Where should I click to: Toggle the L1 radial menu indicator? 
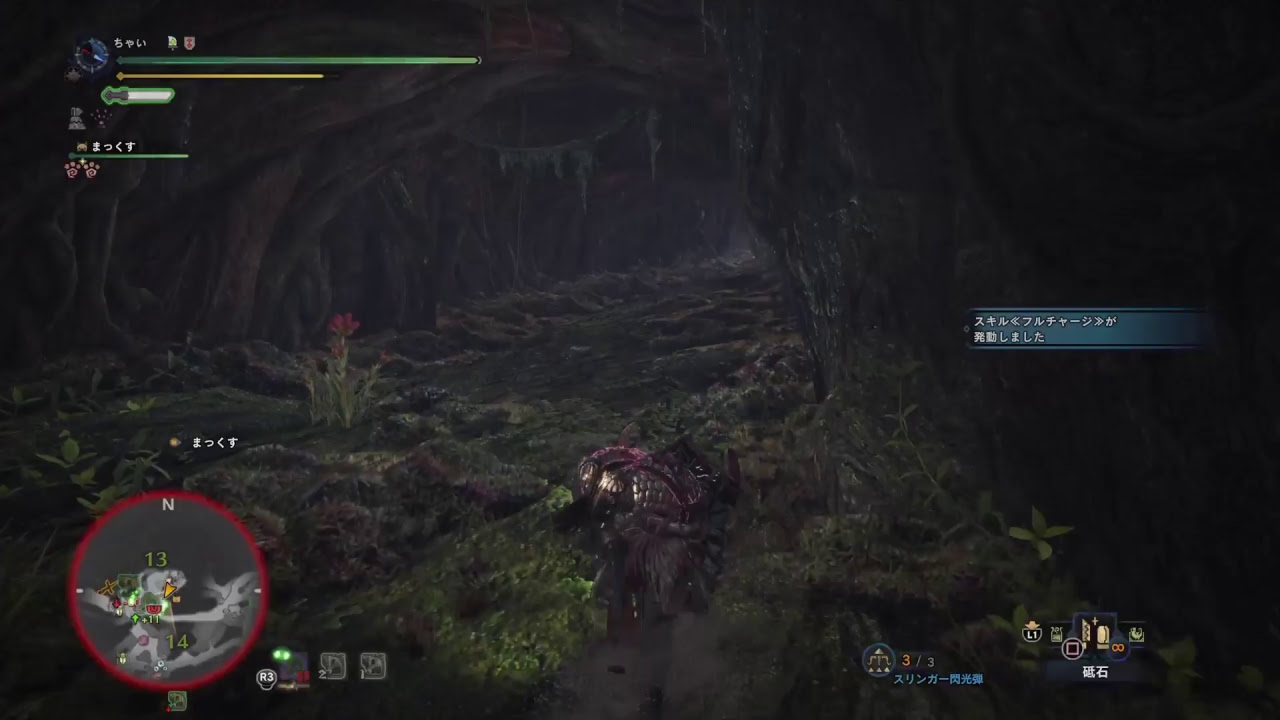tap(1032, 633)
